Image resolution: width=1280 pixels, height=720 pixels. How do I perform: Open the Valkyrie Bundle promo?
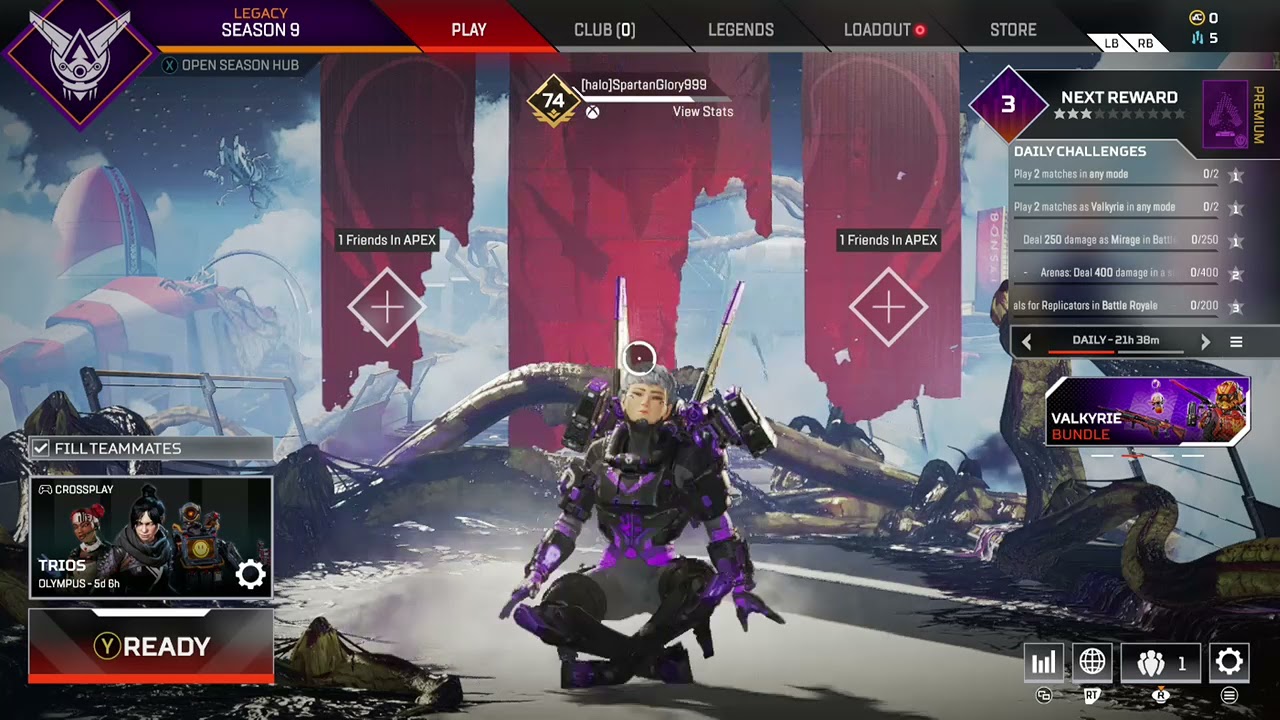1147,411
